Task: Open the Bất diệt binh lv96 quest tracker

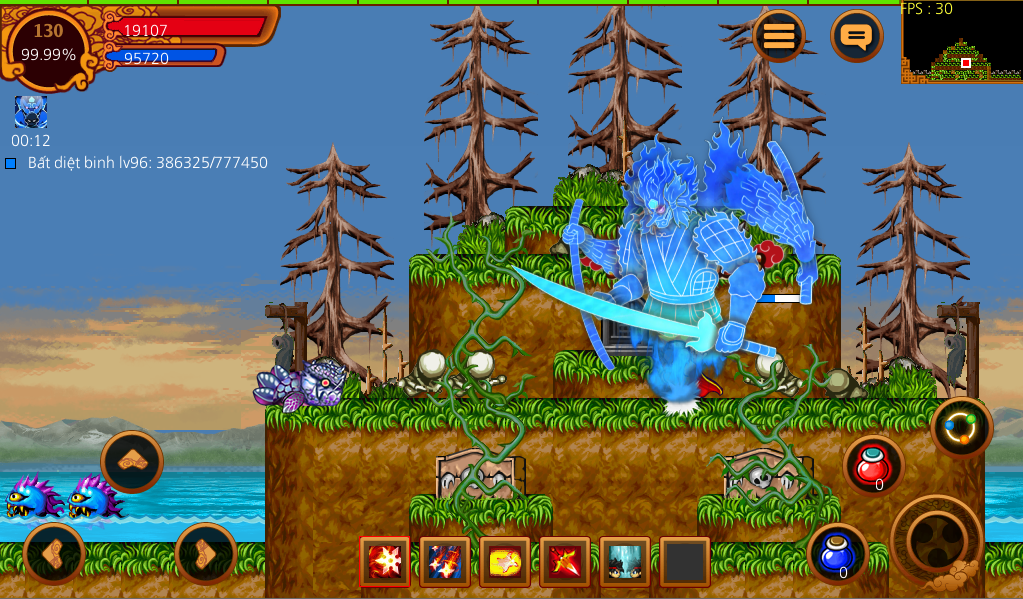Action: click(x=138, y=162)
